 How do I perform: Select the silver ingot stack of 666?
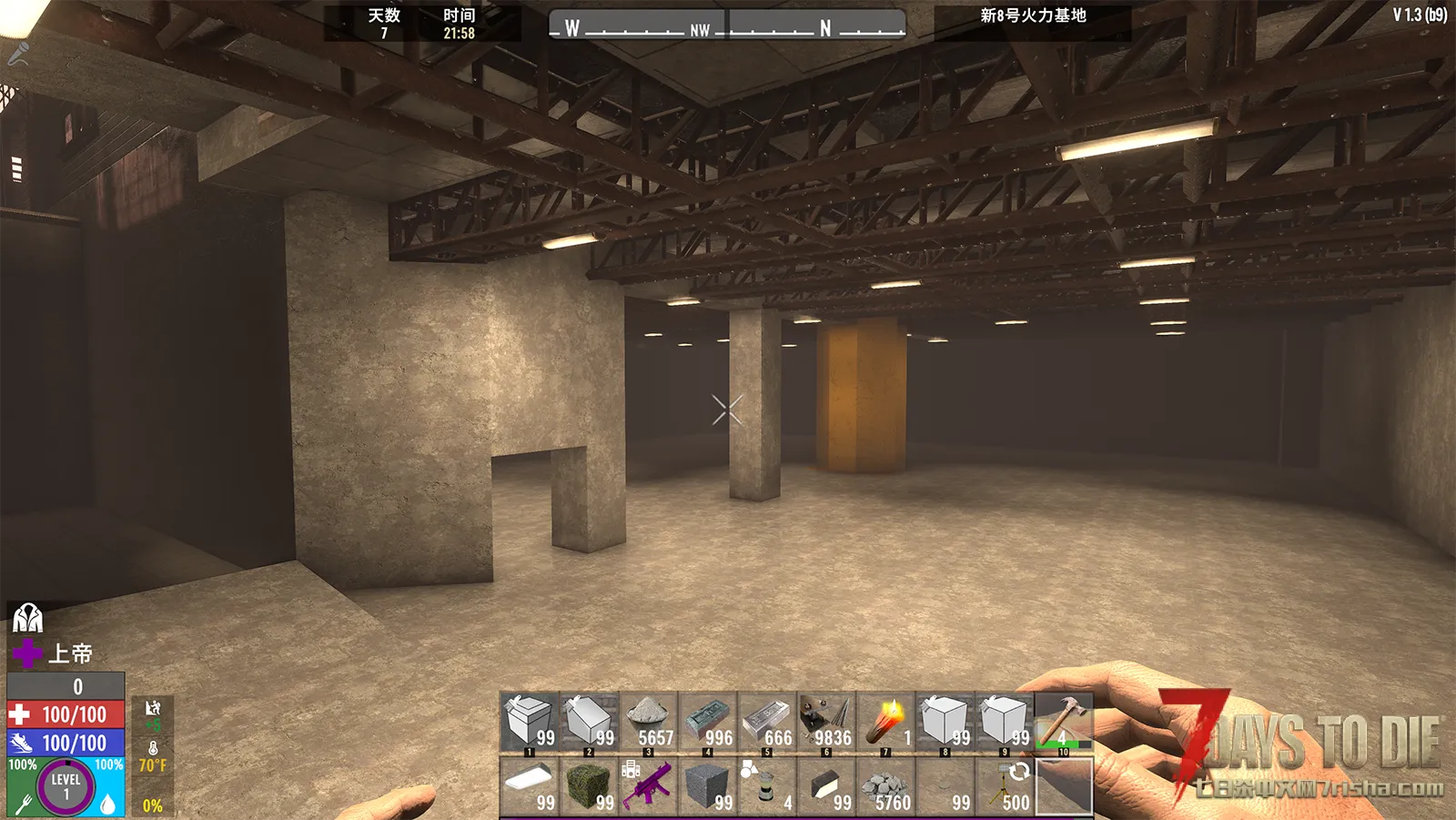coord(767,721)
